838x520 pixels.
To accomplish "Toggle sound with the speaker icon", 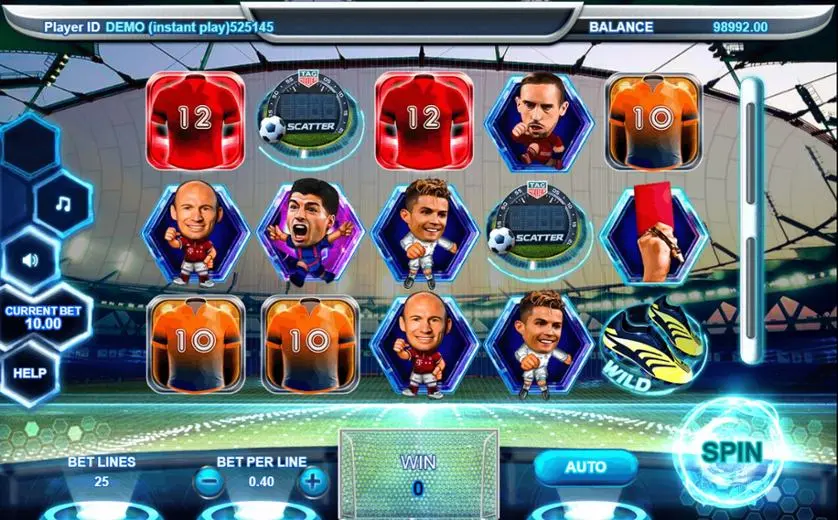I will [x=30, y=260].
